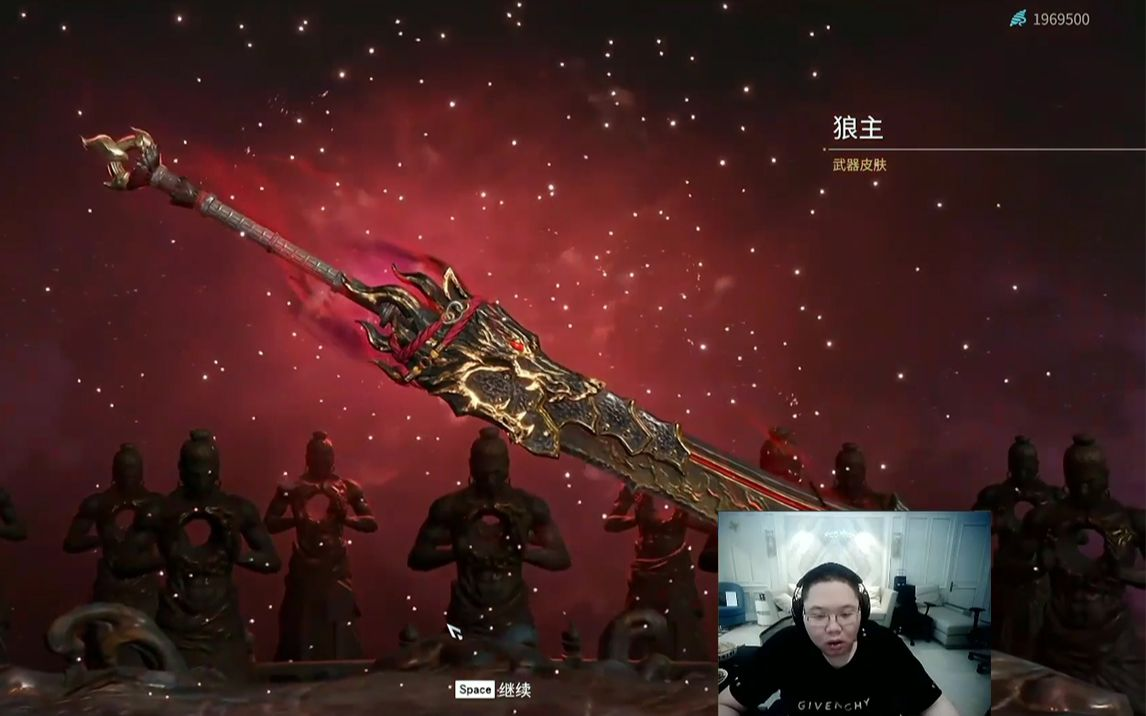This screenshot has width=1146, height=716.
Task: Continue past the 狼主 weapon skin reveal
Action: (x=493, y=690)
